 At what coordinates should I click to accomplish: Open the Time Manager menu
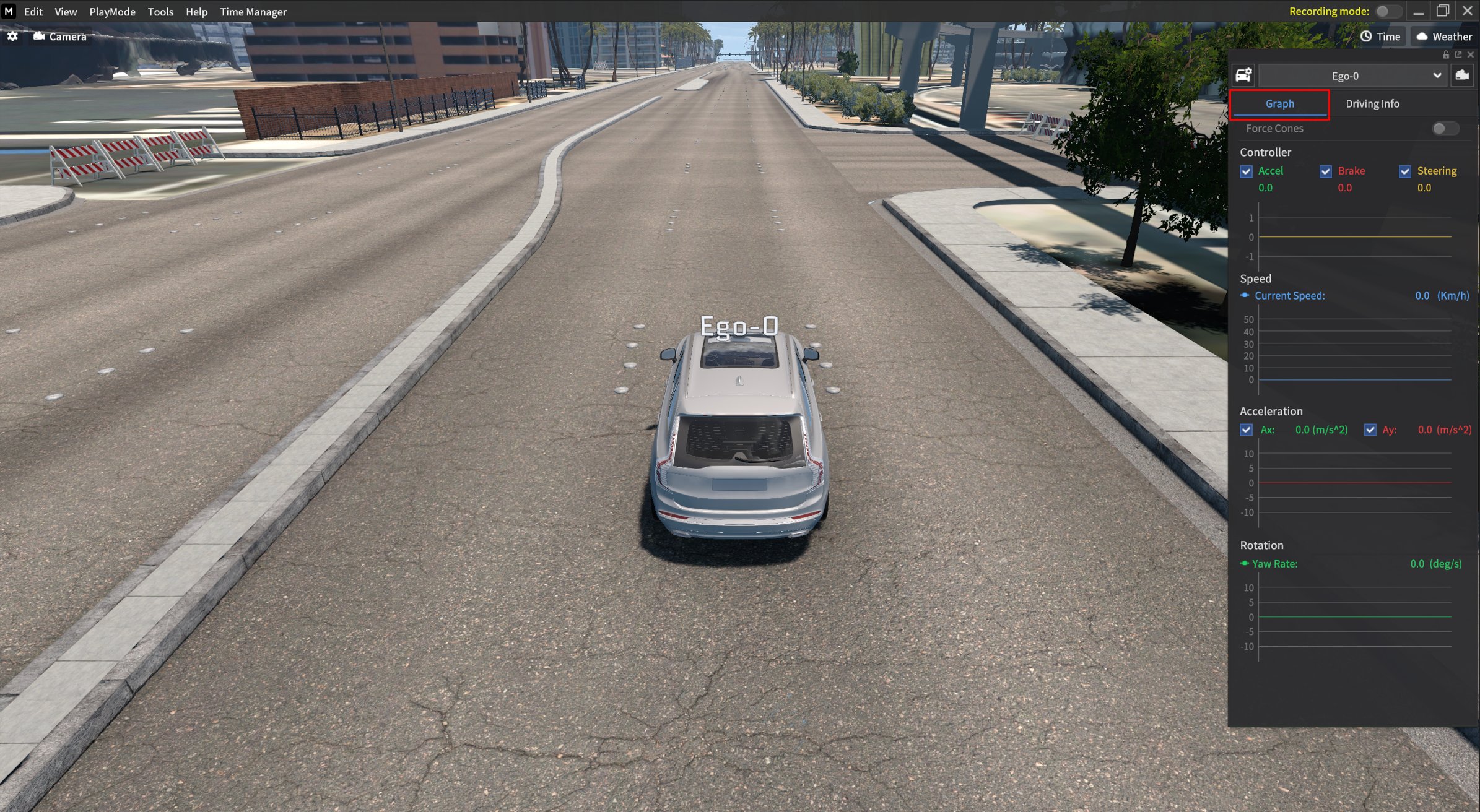coord(253,11)
